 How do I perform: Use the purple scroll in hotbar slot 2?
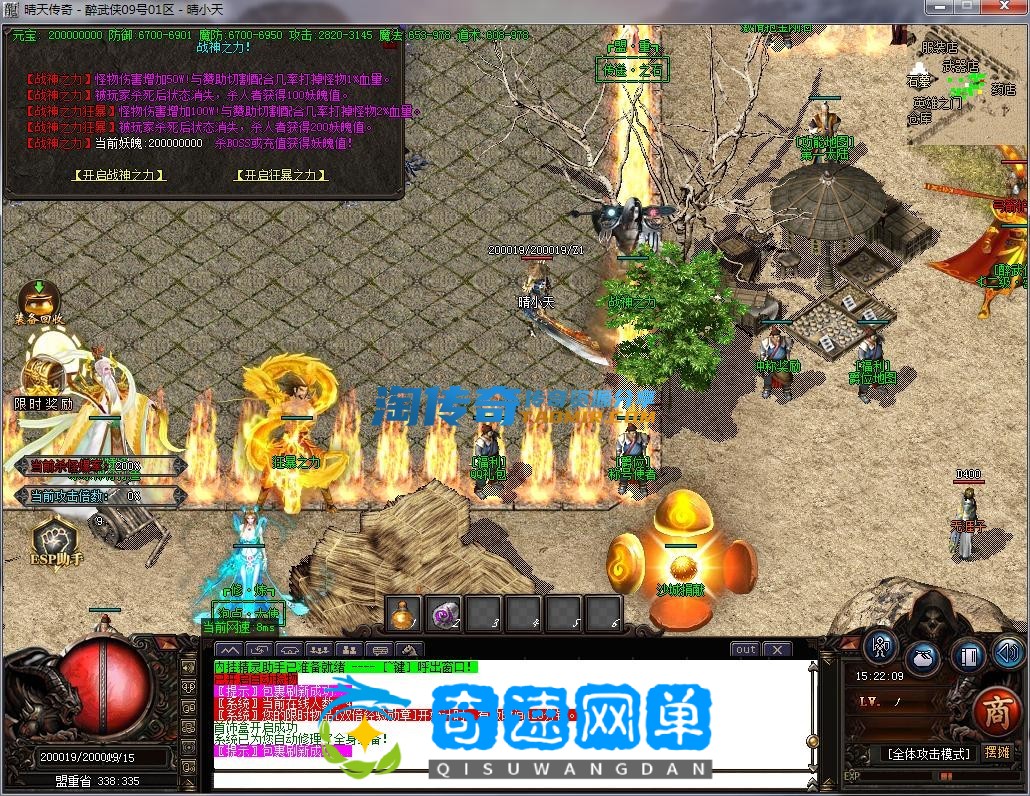(x=443, y=612)
